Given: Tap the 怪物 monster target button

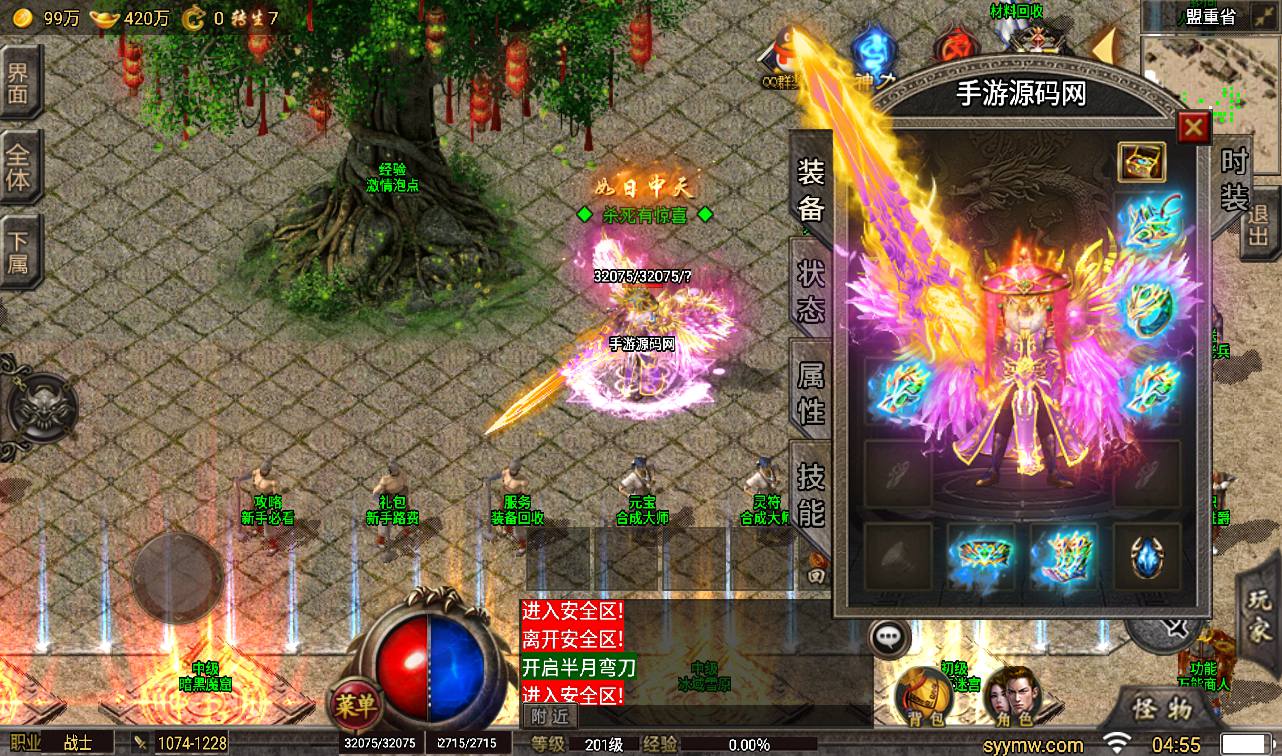Looking at the screenshot, I should coord(1162,709).
